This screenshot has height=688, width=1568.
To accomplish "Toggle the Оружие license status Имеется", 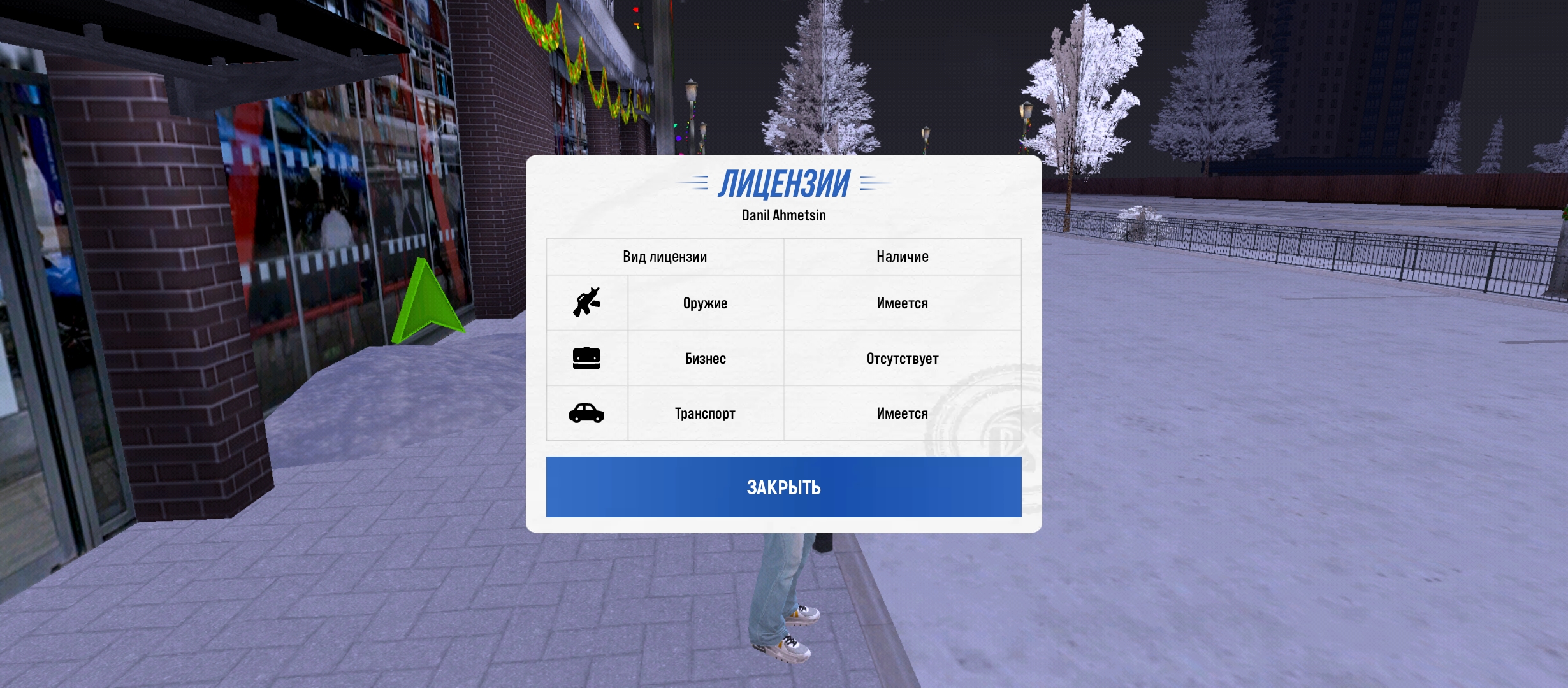I will click(x=901, y=303).
